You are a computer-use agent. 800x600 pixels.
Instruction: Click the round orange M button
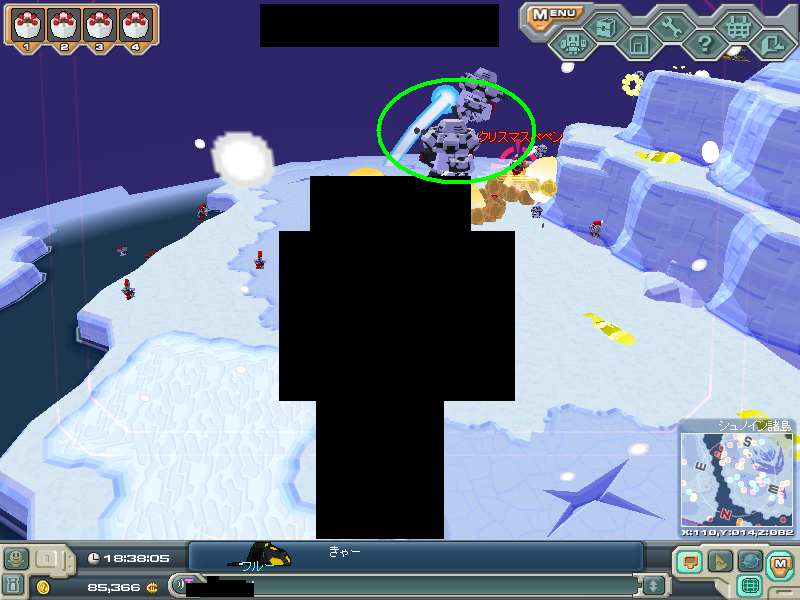[x=780, y=567]
